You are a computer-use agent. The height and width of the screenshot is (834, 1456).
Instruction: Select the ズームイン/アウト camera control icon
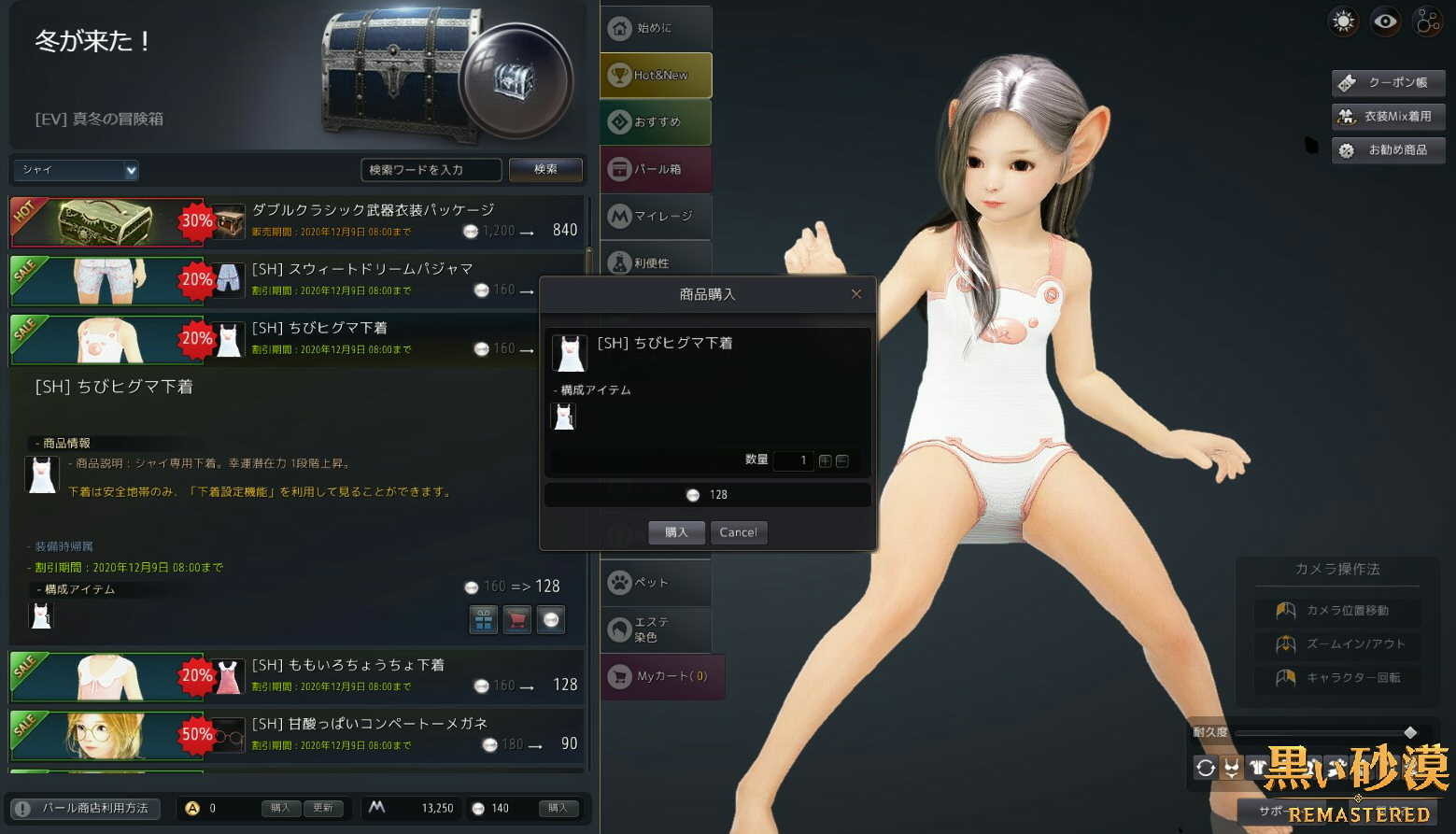[1285, 644]
